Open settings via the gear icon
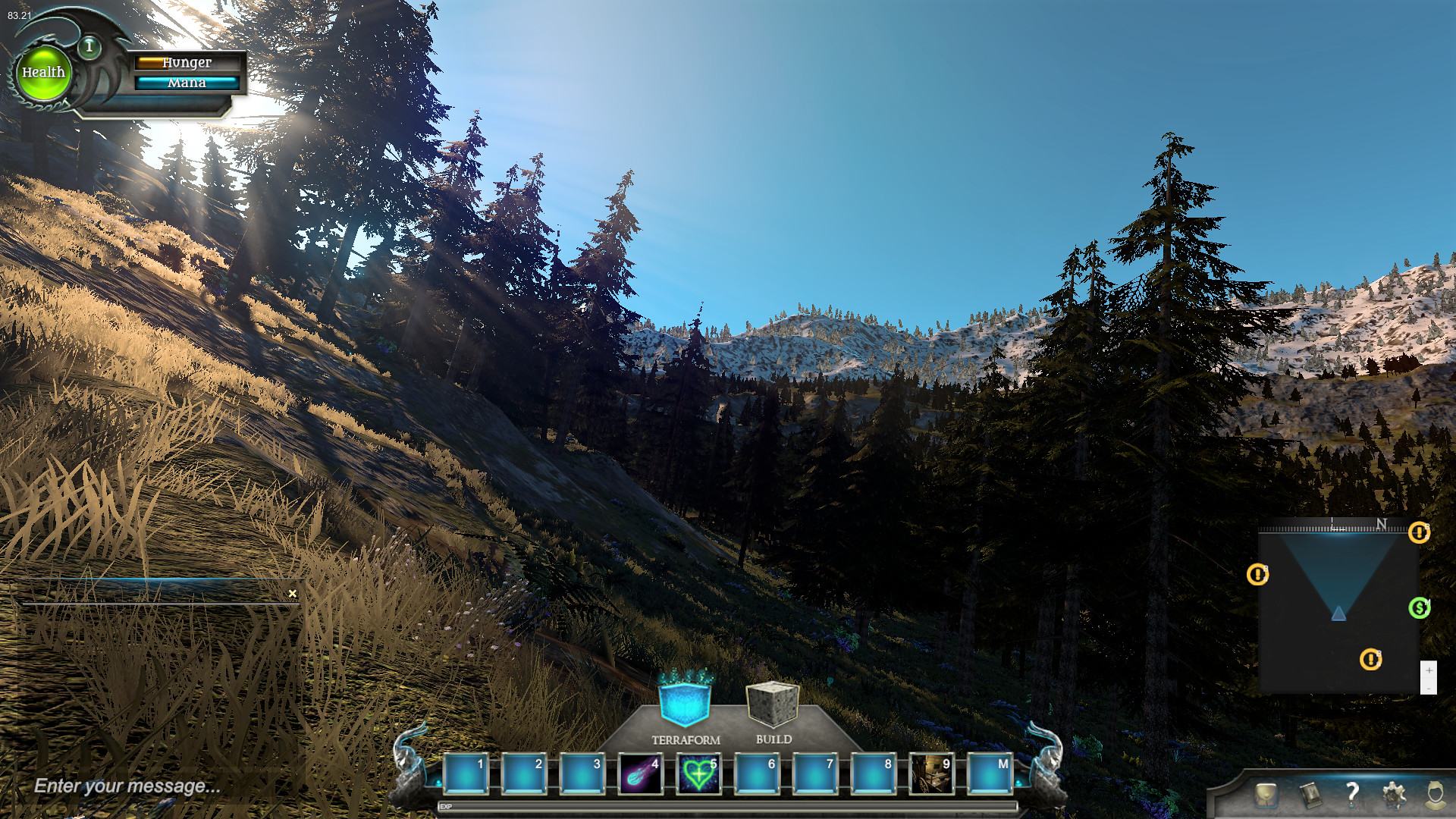The image size is (1456, 819). 1394,795
